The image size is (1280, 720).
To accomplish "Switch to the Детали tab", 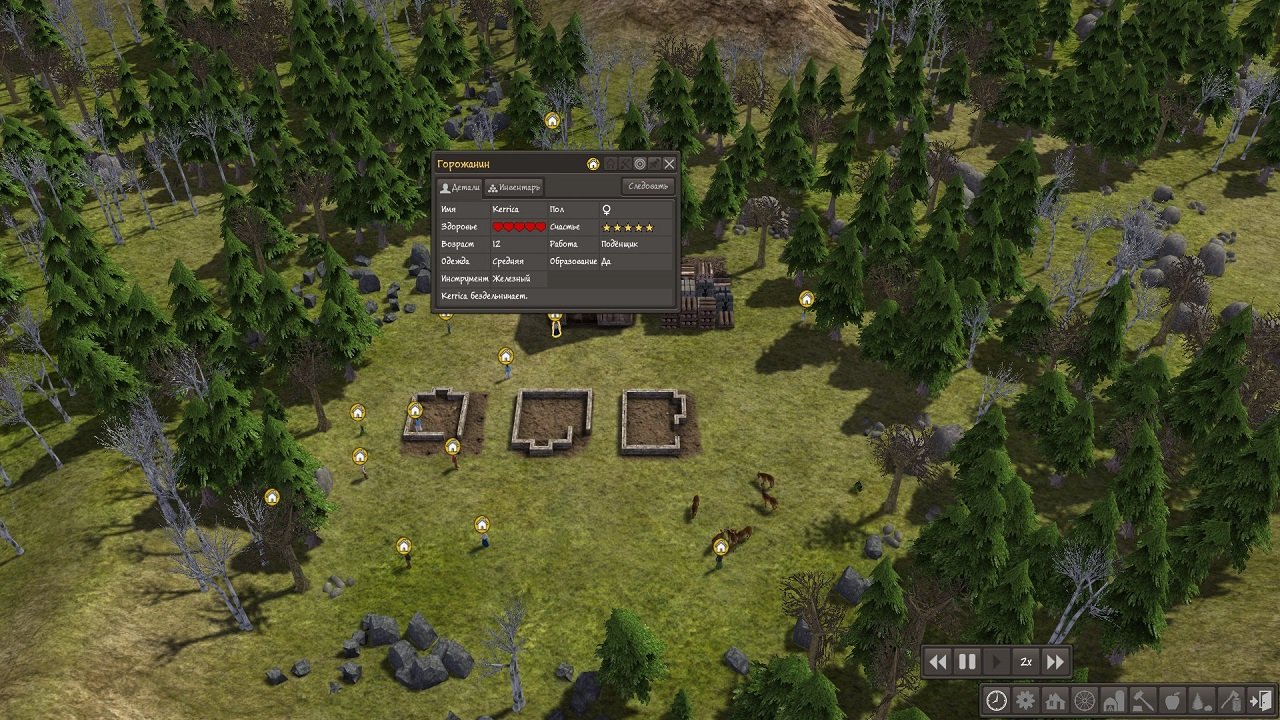I will 459,186.
